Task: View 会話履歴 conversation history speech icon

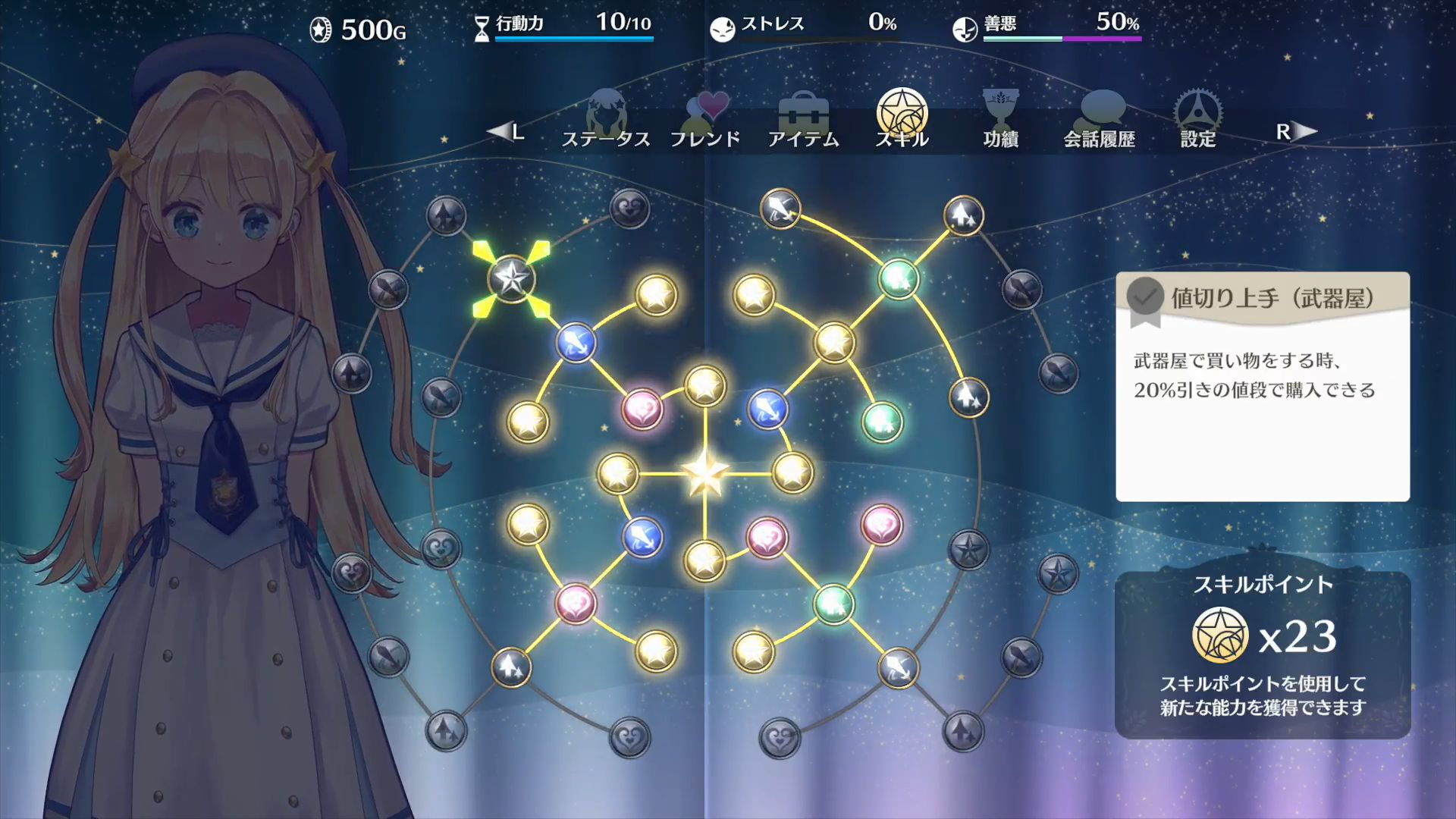Action: [1102, 110]
